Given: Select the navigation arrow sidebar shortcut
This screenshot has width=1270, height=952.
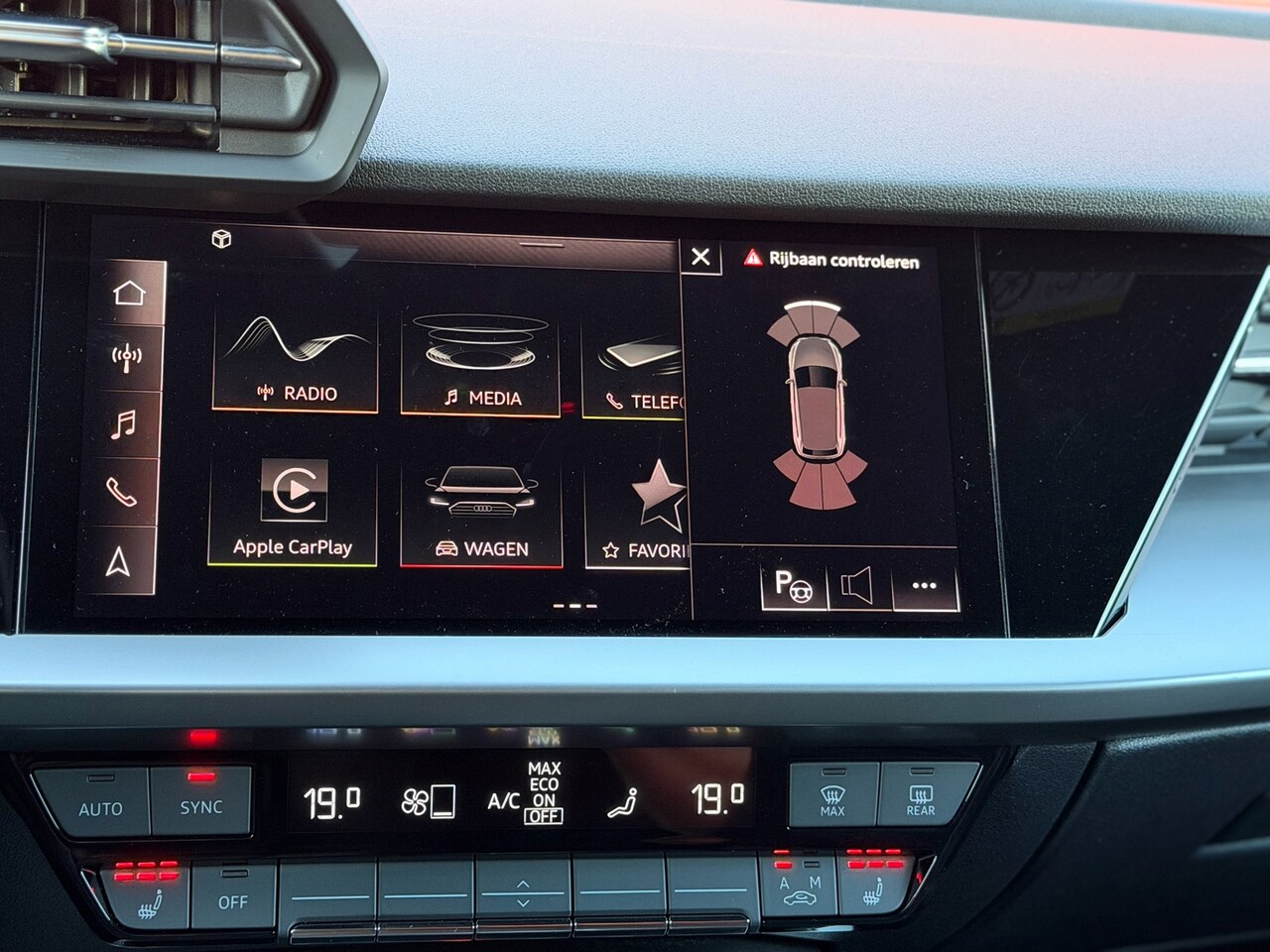Looking at the screenshot, I should pyautogui.click(x=119, y=562).
